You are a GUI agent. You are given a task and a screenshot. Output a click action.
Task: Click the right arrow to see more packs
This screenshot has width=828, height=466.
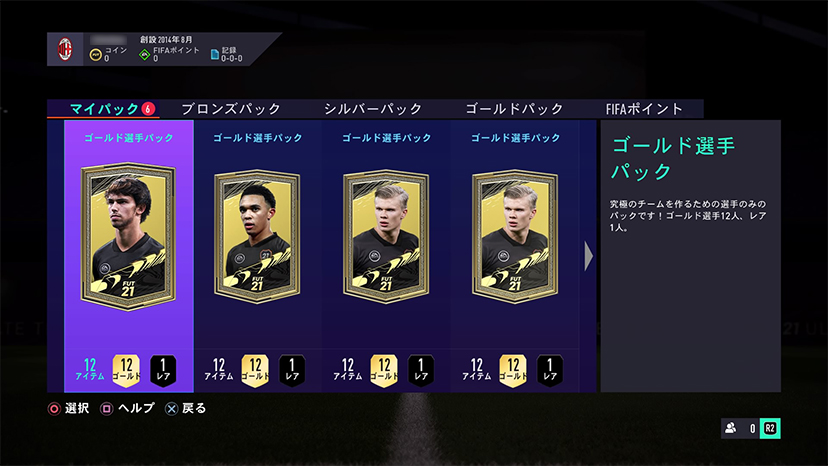(589, 257)
